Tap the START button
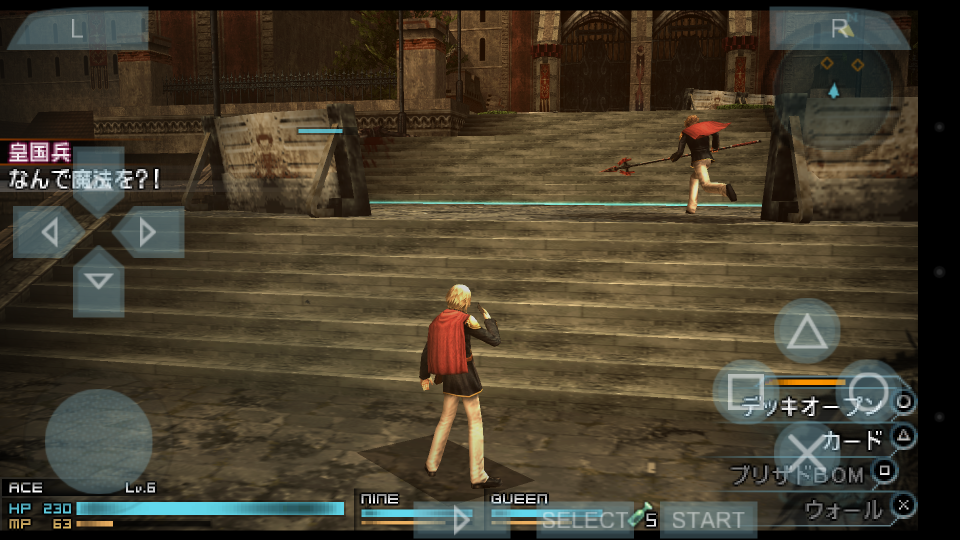The height and width of the screenshot is (540, 960). 708,520
